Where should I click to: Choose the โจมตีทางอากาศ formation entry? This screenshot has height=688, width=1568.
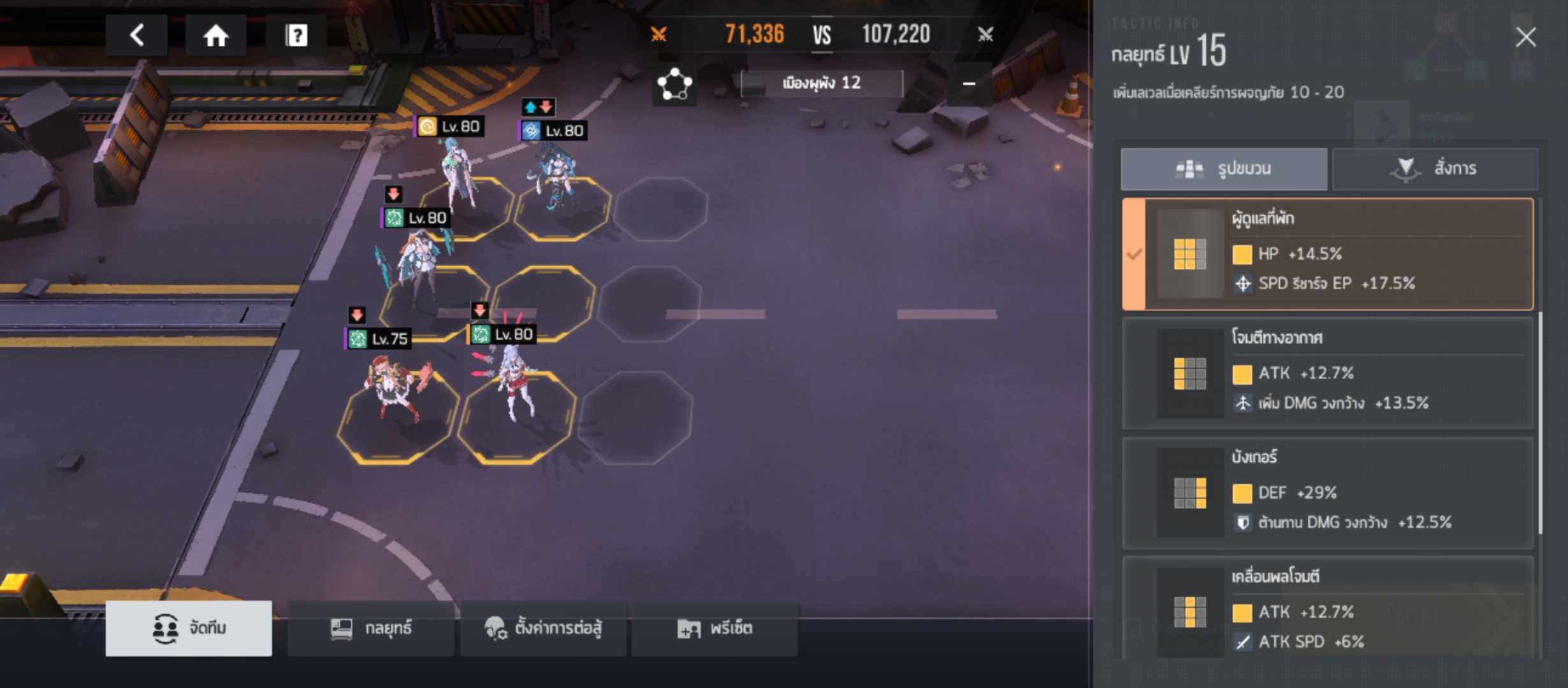tap(1327, 373)
